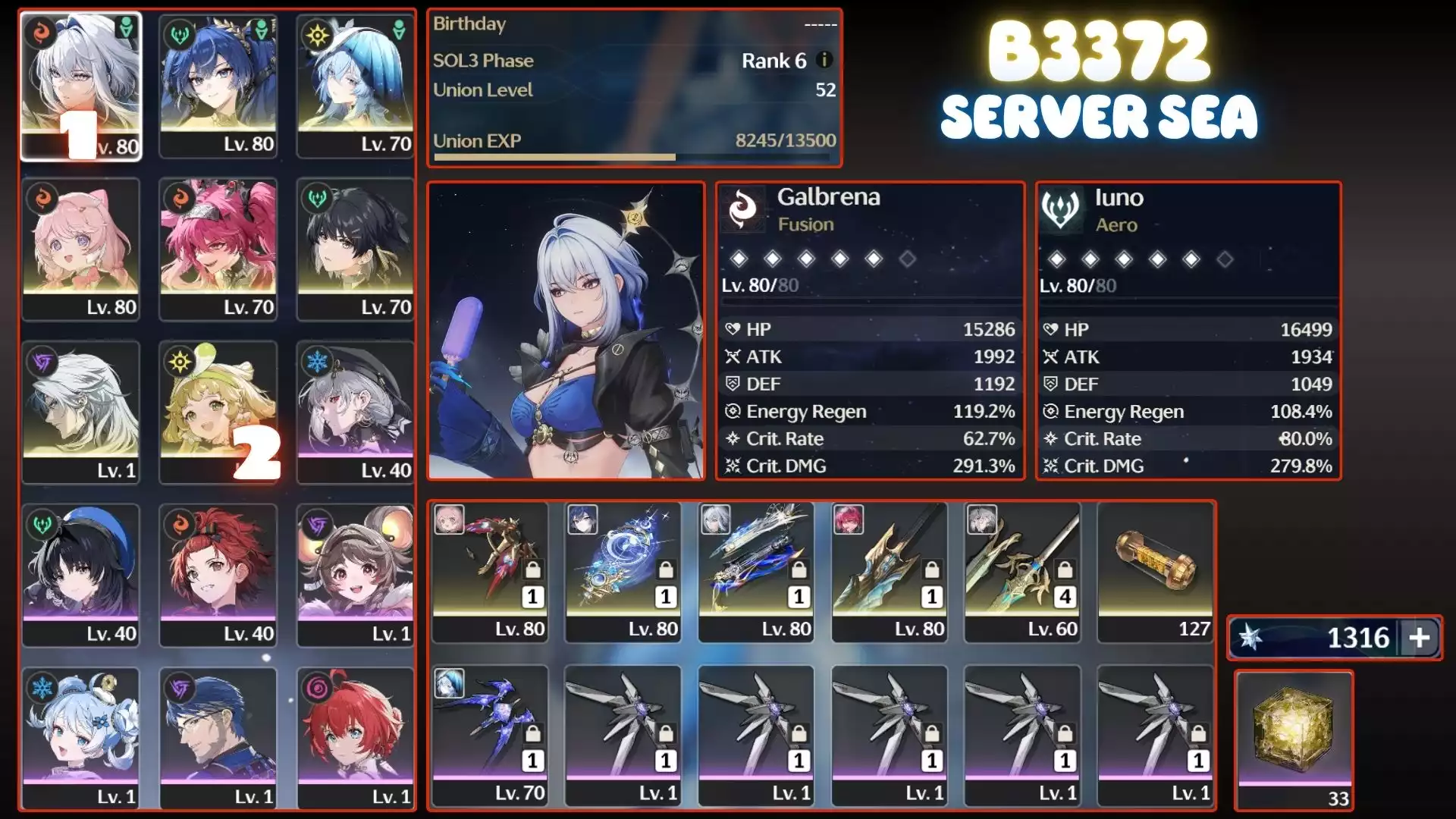This screenshot has height=819, width=1456.
Task: Select the purple gauntlets weapon Lv. 70
Action: [x=490, y=734]
